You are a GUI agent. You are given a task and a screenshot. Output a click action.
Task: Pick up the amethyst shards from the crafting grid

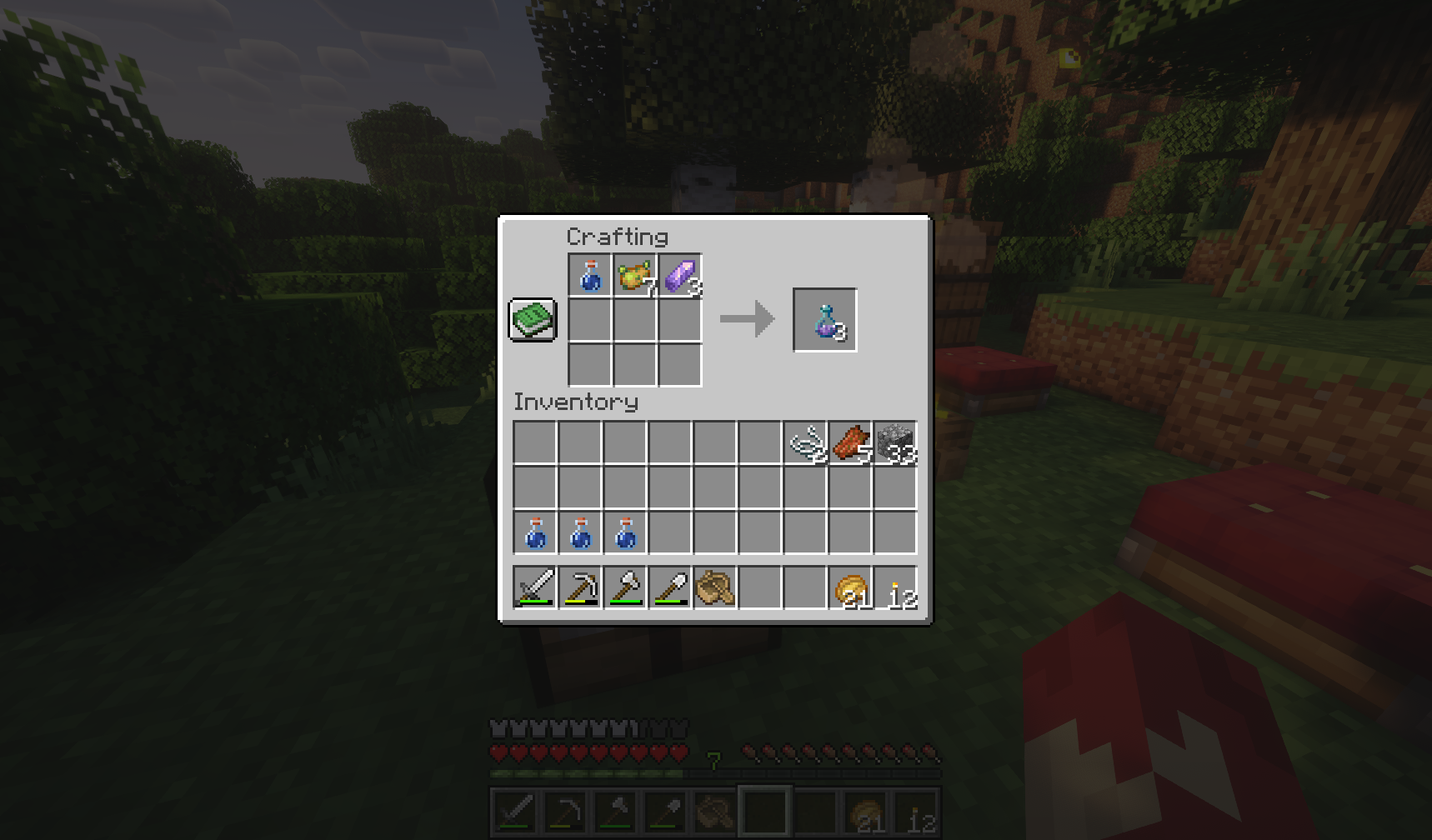[679, 275]
